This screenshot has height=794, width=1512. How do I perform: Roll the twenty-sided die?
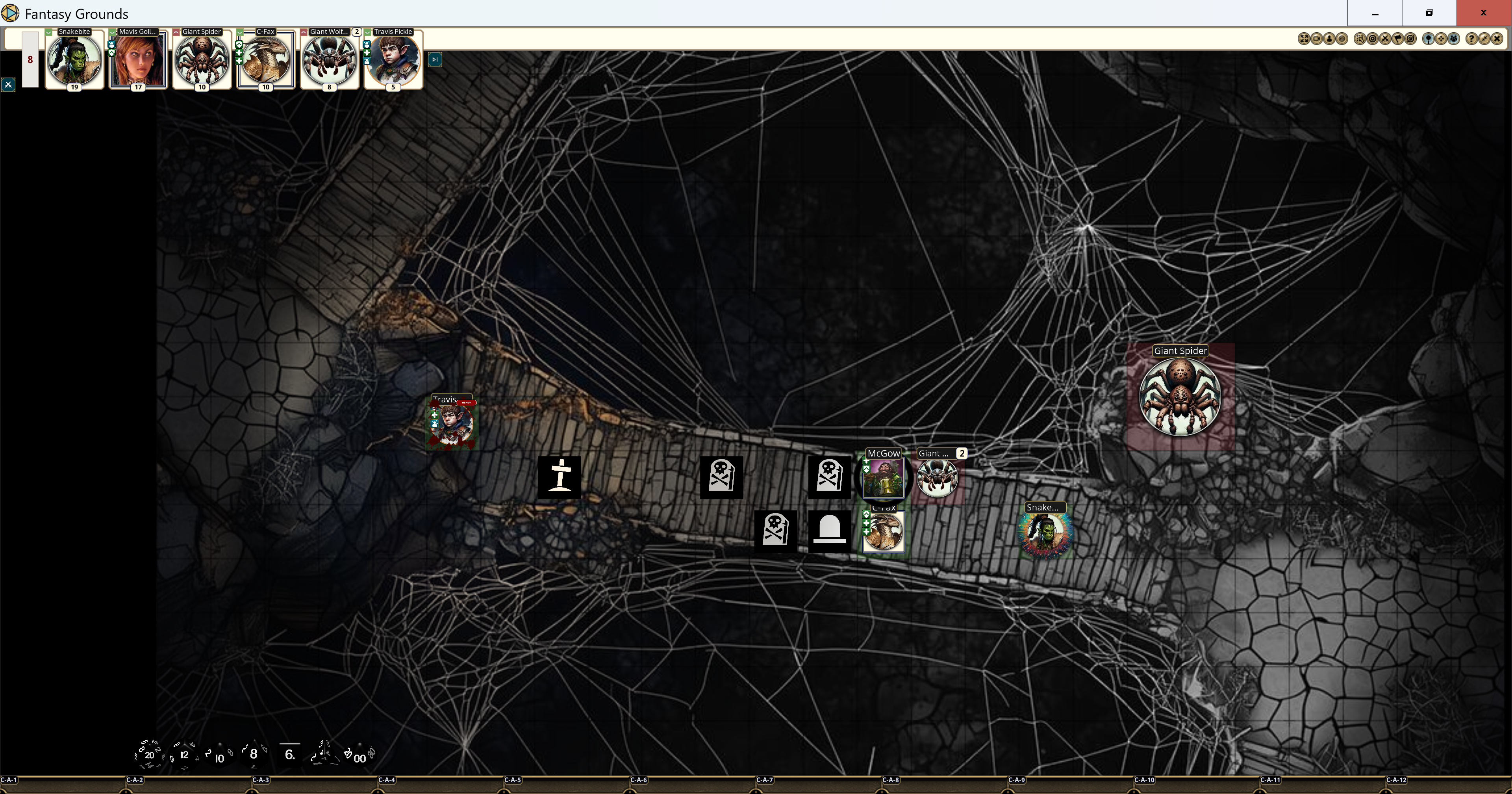point(149,755)
